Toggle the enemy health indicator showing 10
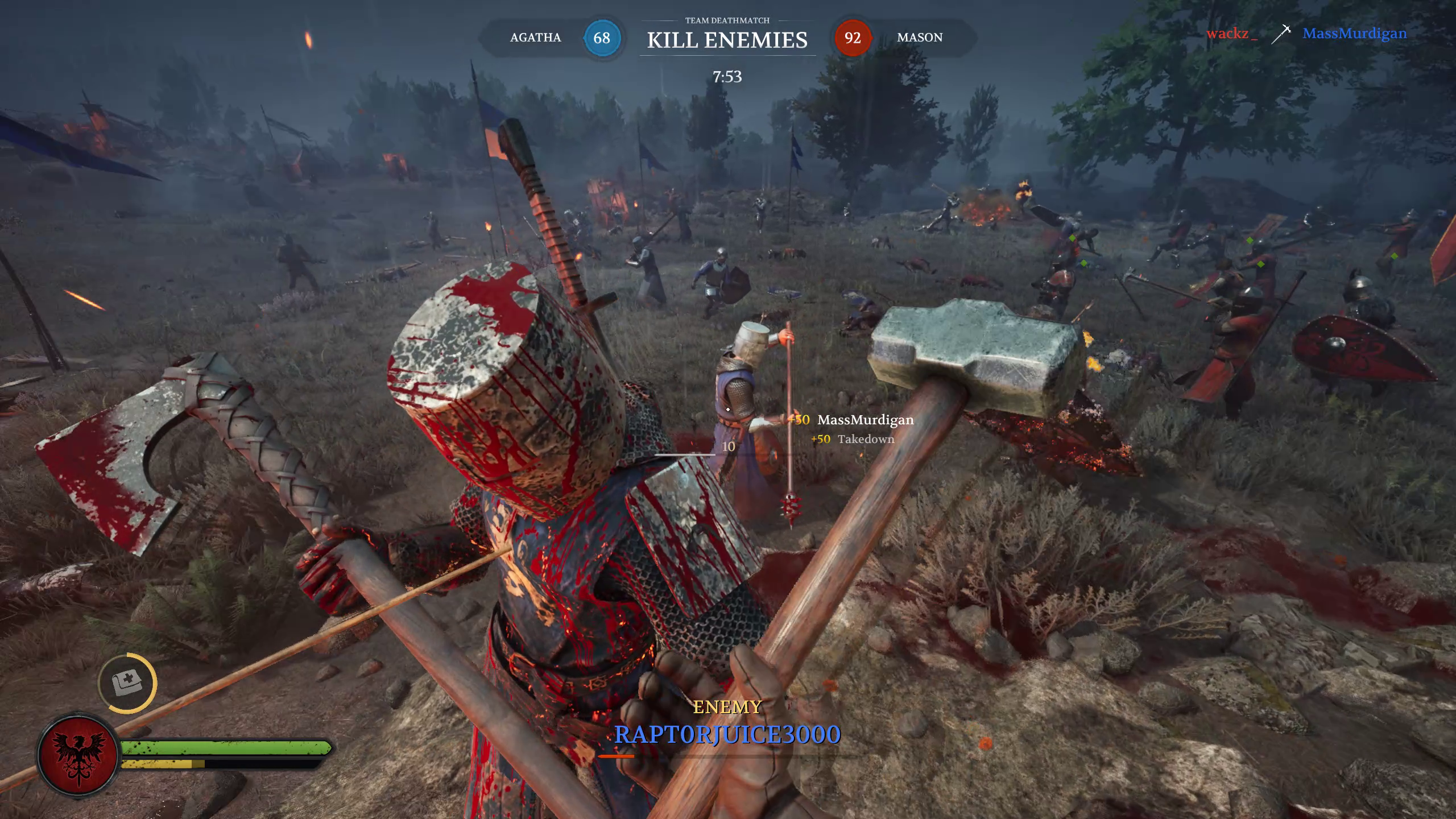Screen dimensions: 1456x819 tap(728, 448)
